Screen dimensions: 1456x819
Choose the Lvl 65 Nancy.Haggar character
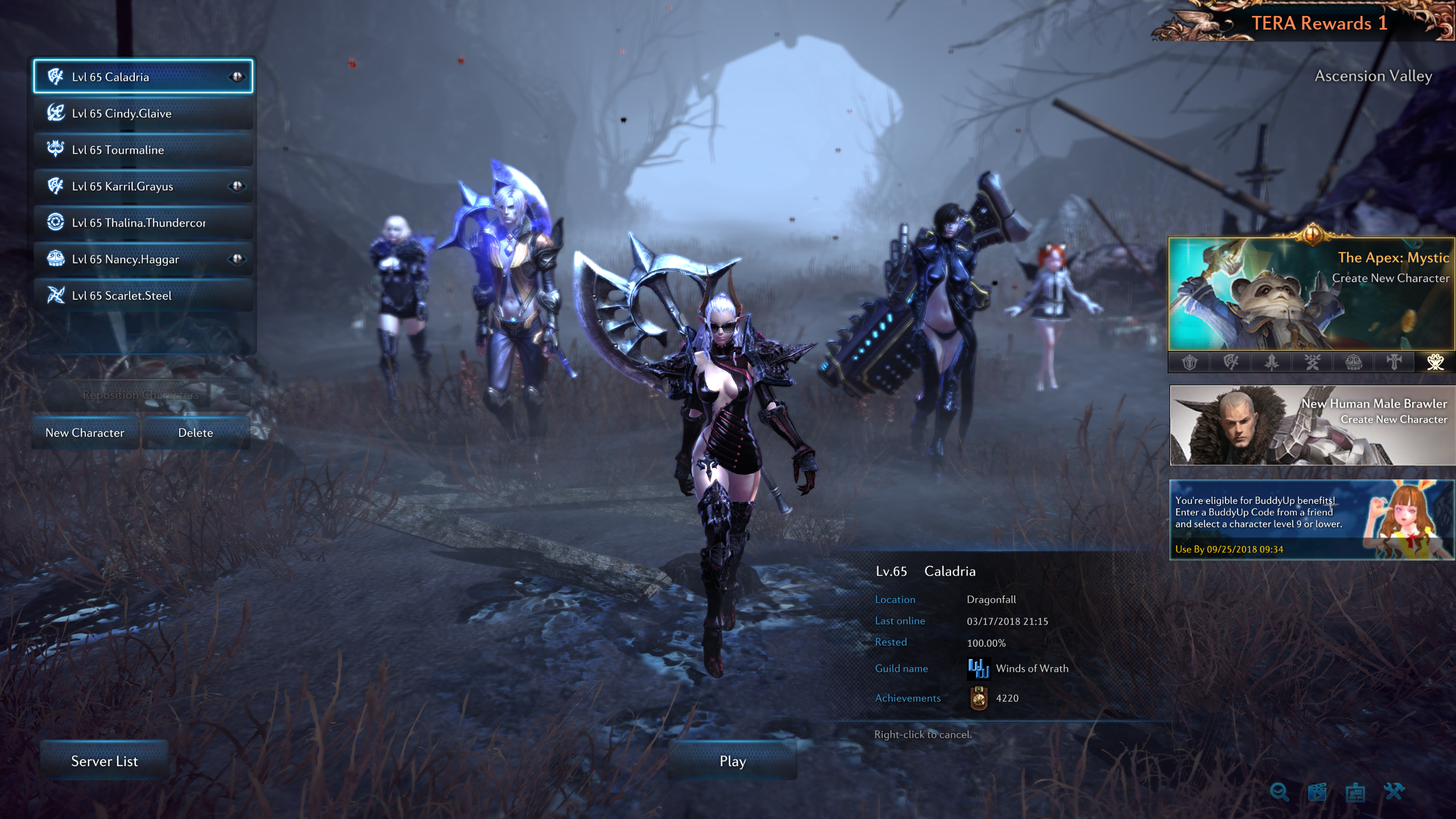(142, 259)
